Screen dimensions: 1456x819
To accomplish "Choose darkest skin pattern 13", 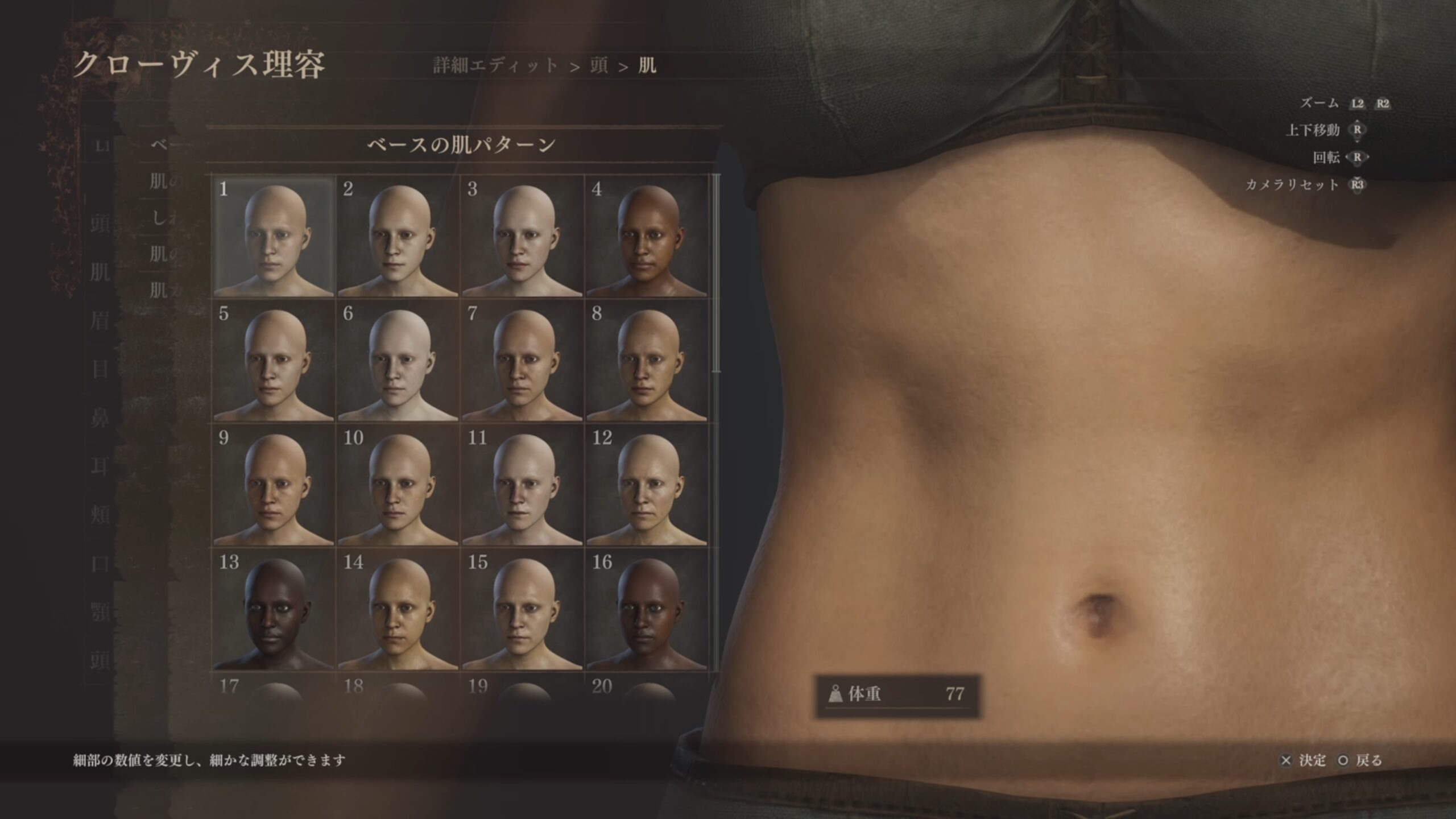I will click(x=274, y=610).
